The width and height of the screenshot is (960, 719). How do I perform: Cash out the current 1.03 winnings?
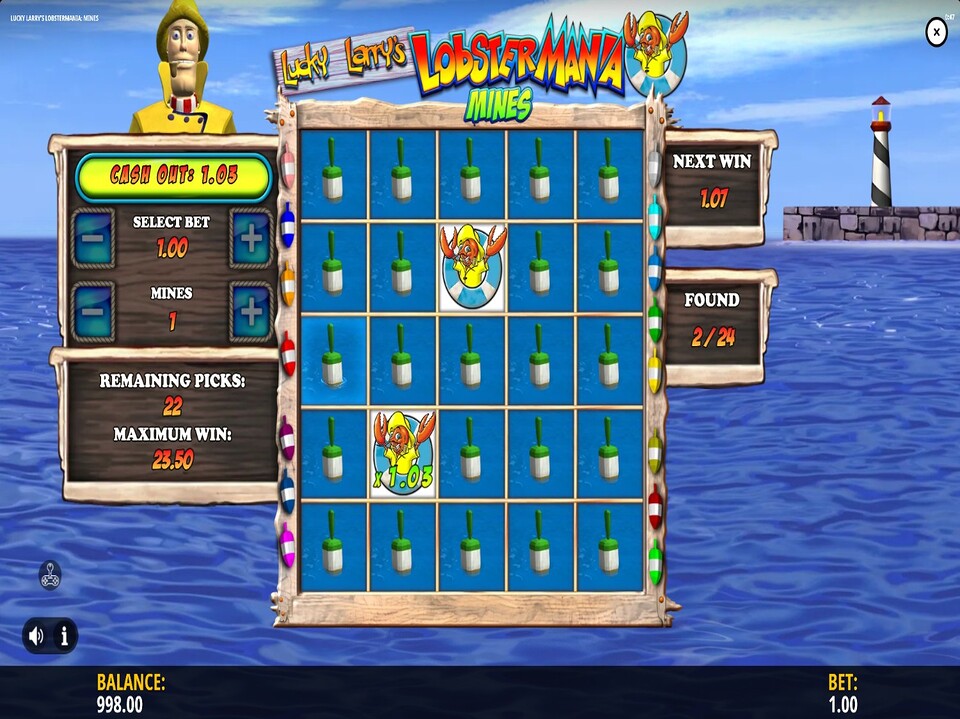tap(174, 177)
